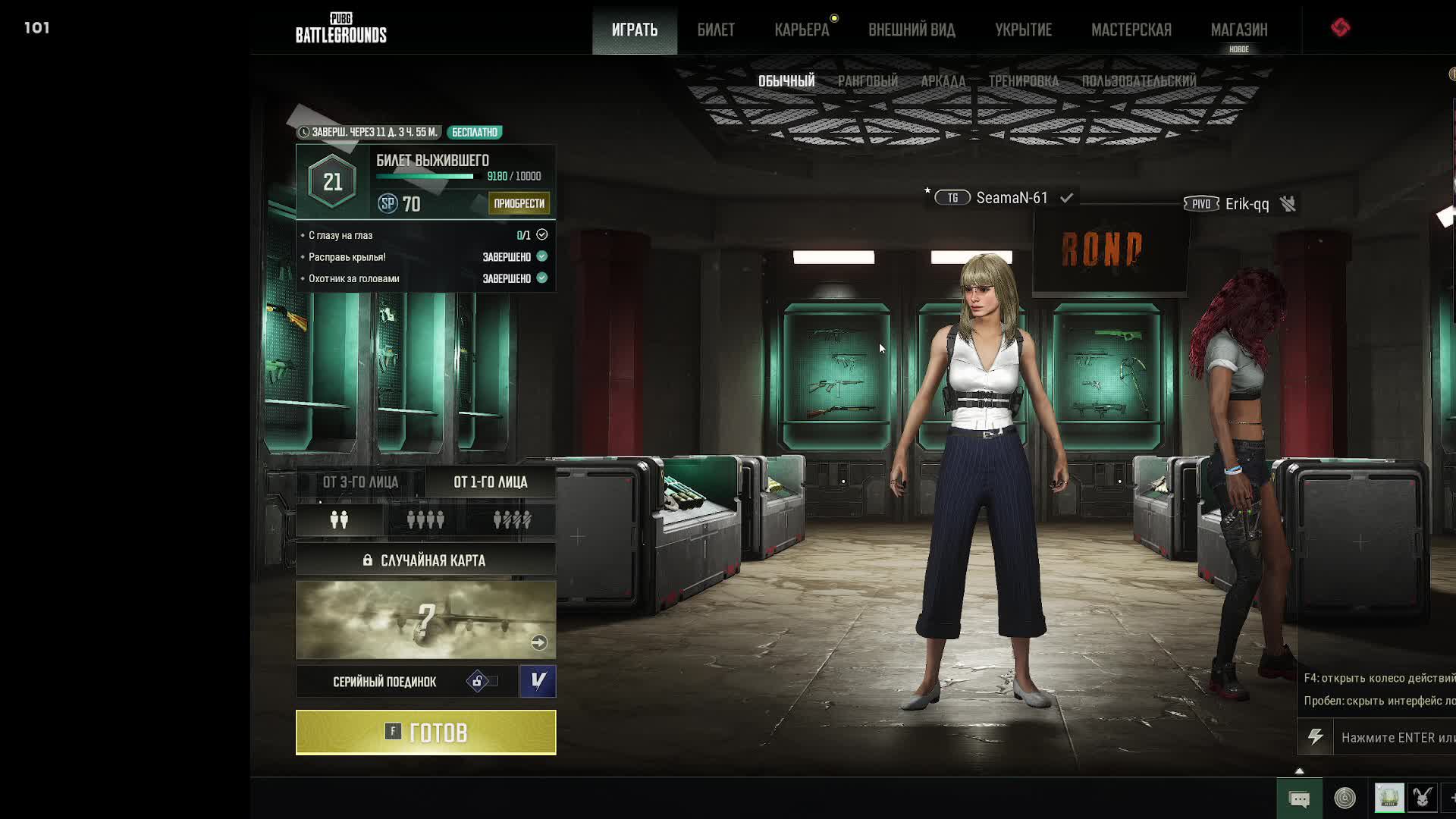Open the chat speech bubble icon

pyautogui.click(x=1299, y=799)
